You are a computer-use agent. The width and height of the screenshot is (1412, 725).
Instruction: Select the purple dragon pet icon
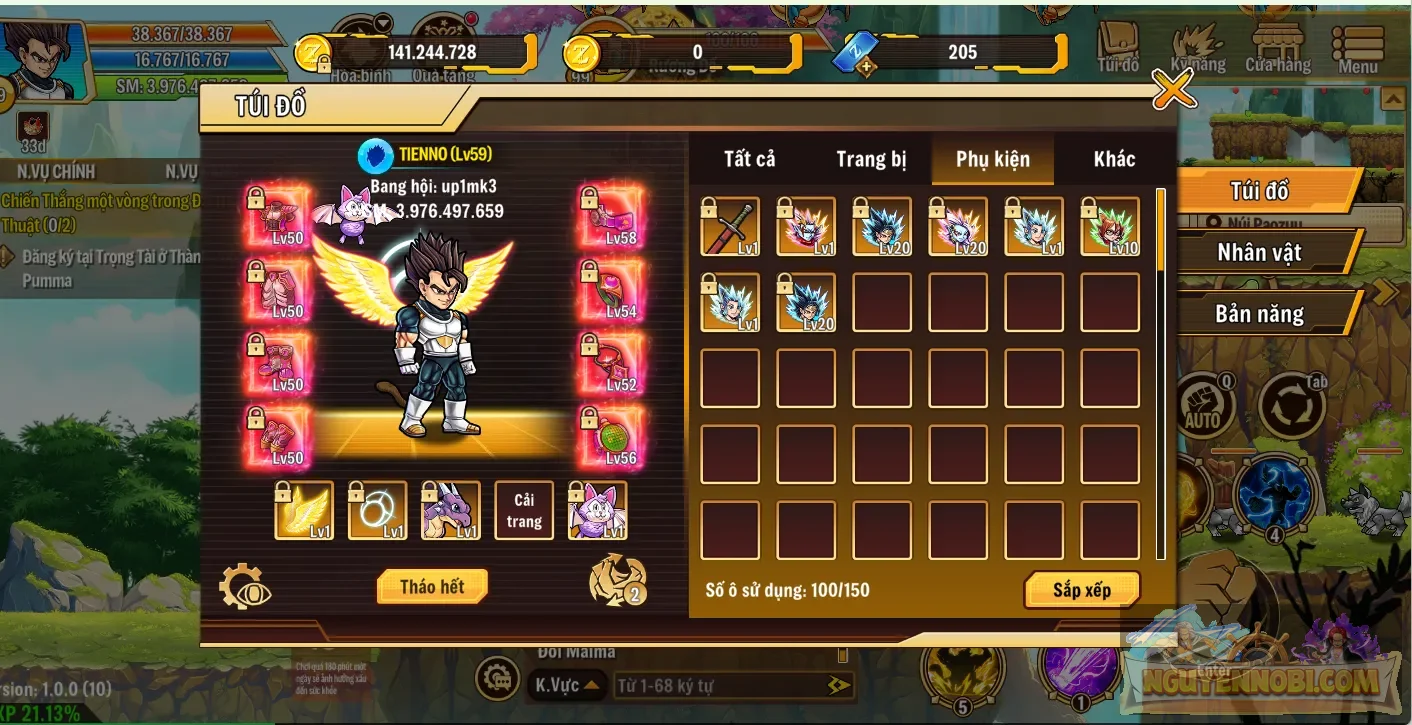coord(450,510)
